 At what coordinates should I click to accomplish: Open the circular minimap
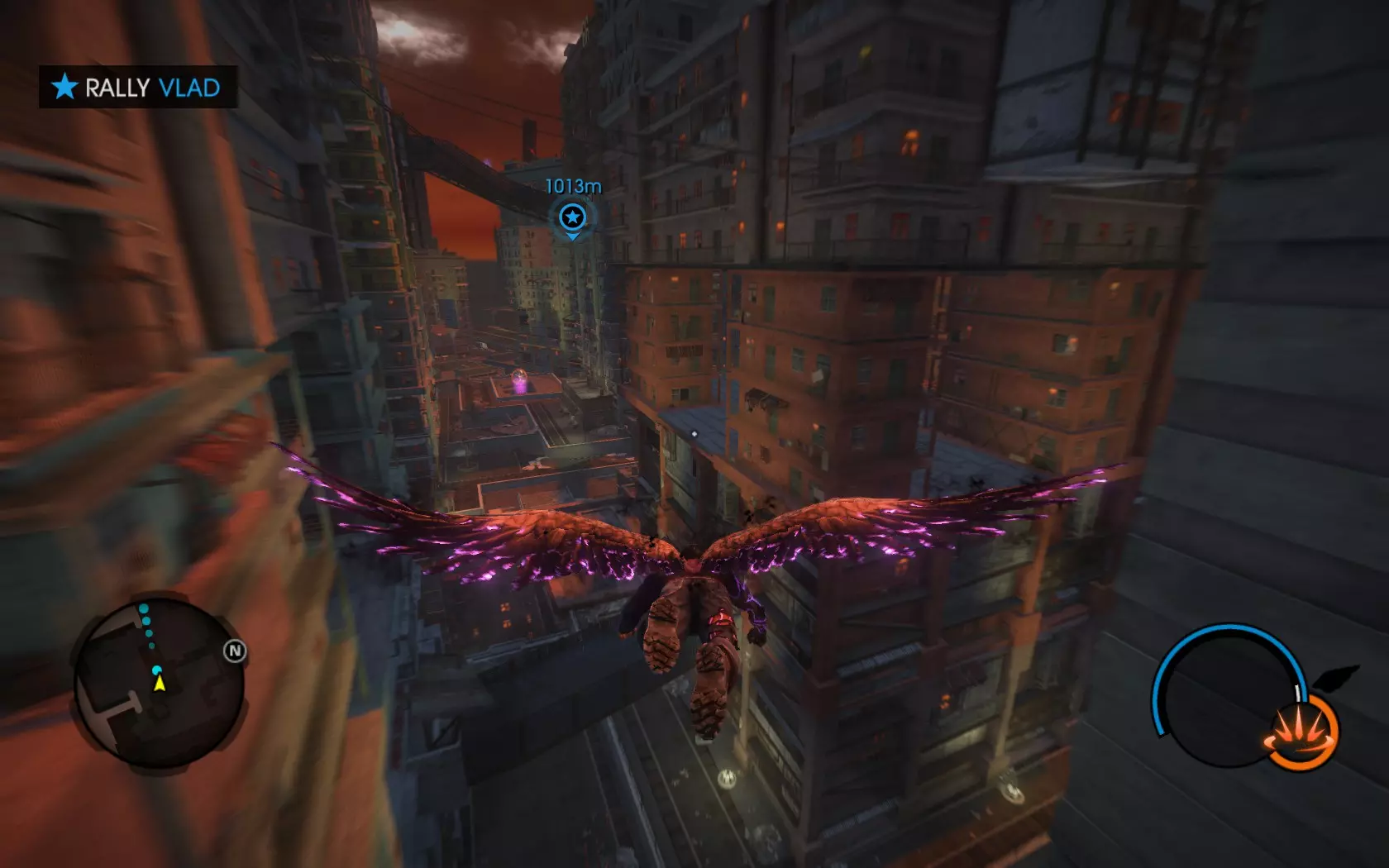pos(160,684)
